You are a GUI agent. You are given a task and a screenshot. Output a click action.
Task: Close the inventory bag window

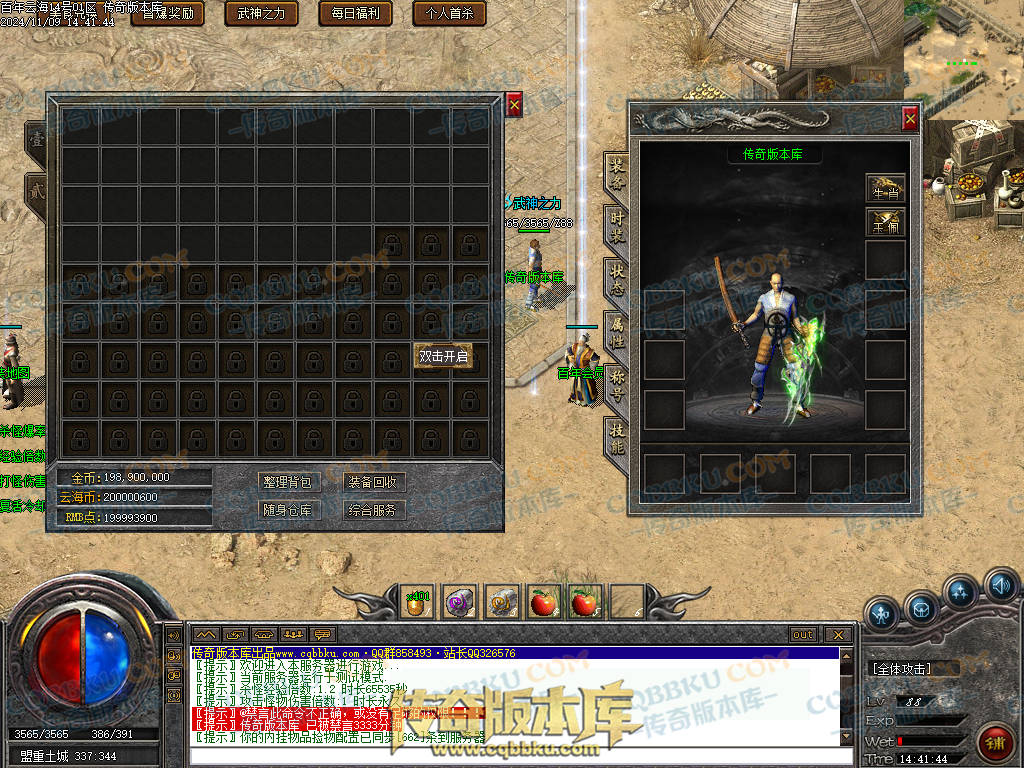point(514,104)
